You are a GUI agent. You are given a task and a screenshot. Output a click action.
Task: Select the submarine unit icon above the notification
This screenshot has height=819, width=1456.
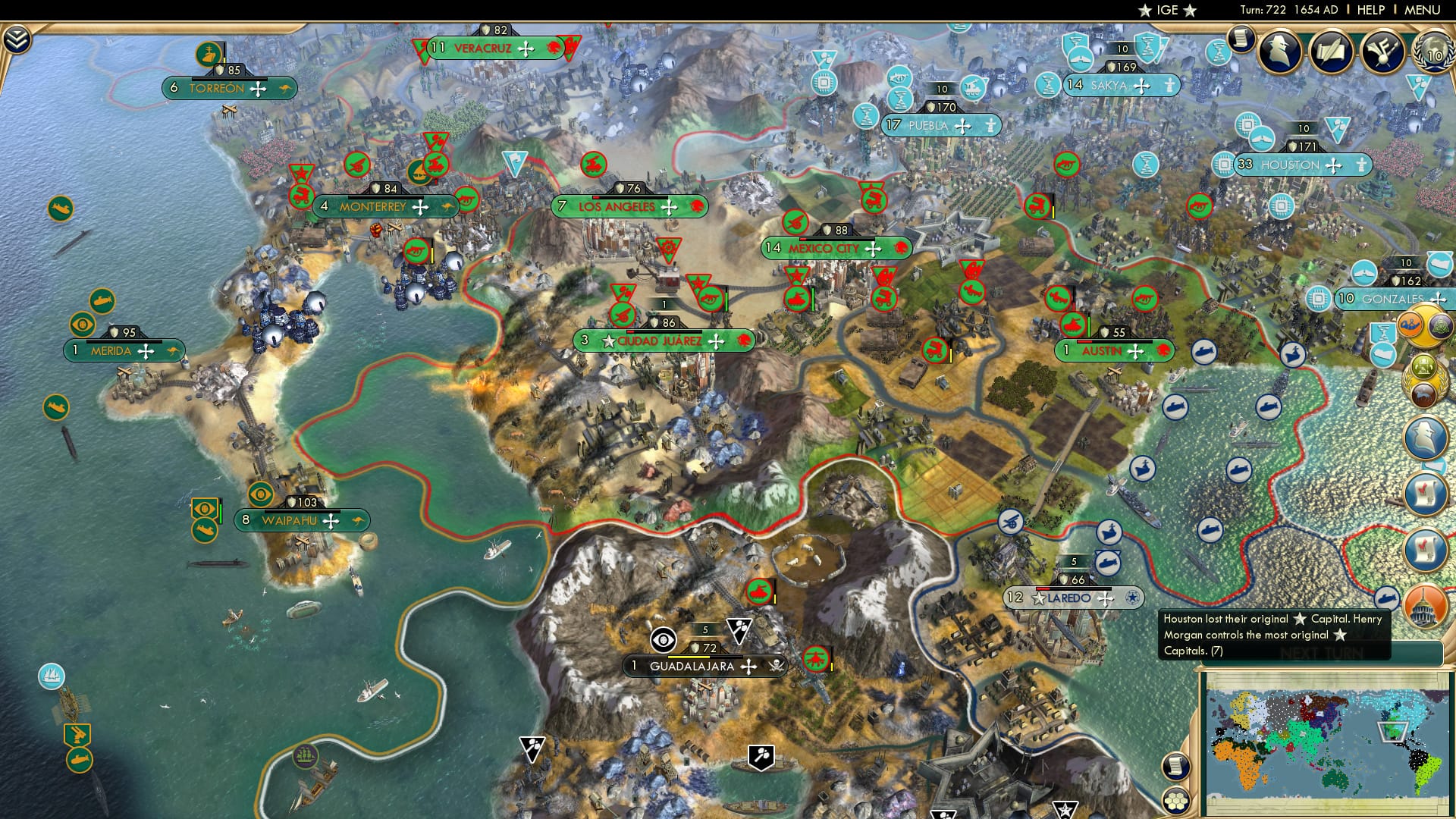pos(1387,598)
